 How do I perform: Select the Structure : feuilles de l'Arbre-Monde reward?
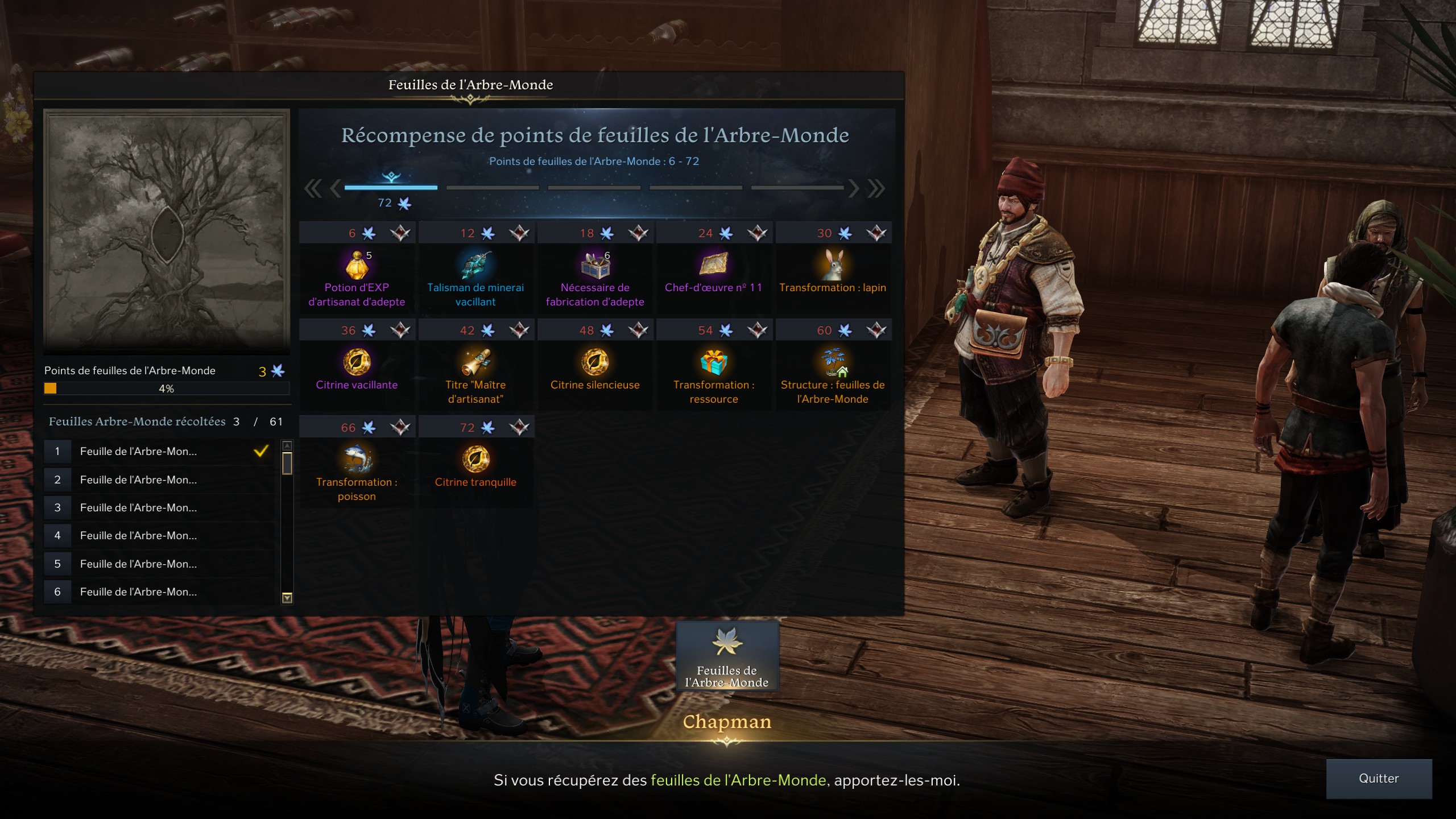(x=833, y=362)
